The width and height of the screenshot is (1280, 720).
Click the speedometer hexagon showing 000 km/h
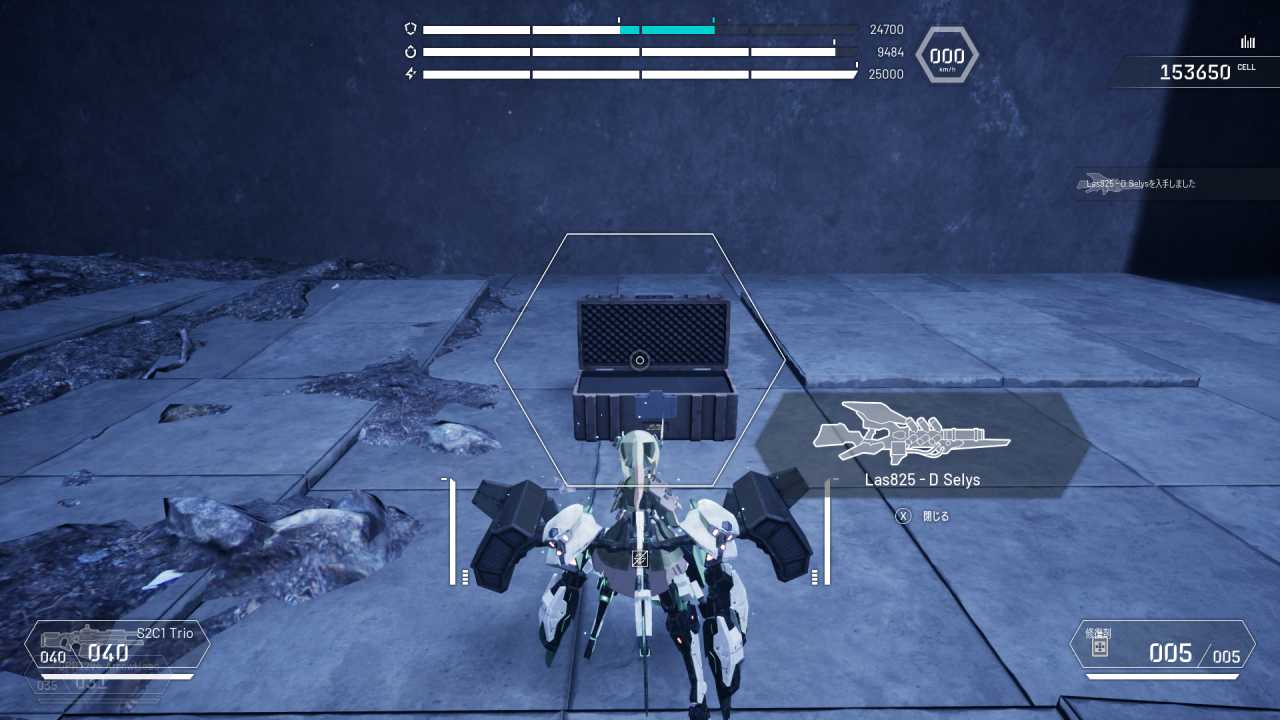946,55
